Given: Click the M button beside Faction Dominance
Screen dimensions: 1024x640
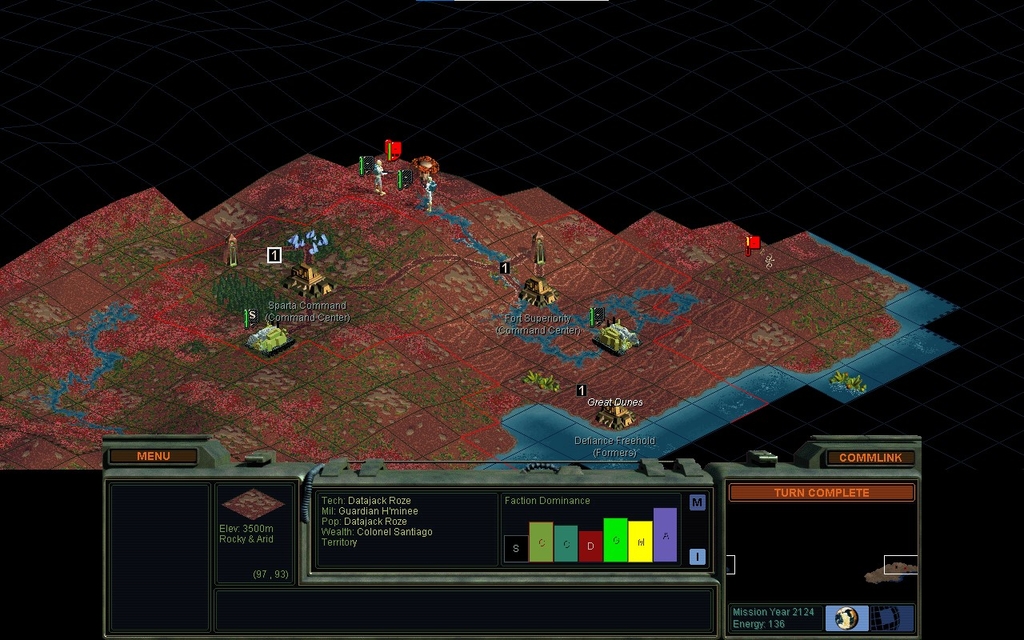Looking at the screenshot, I should [x=697, y=503].
